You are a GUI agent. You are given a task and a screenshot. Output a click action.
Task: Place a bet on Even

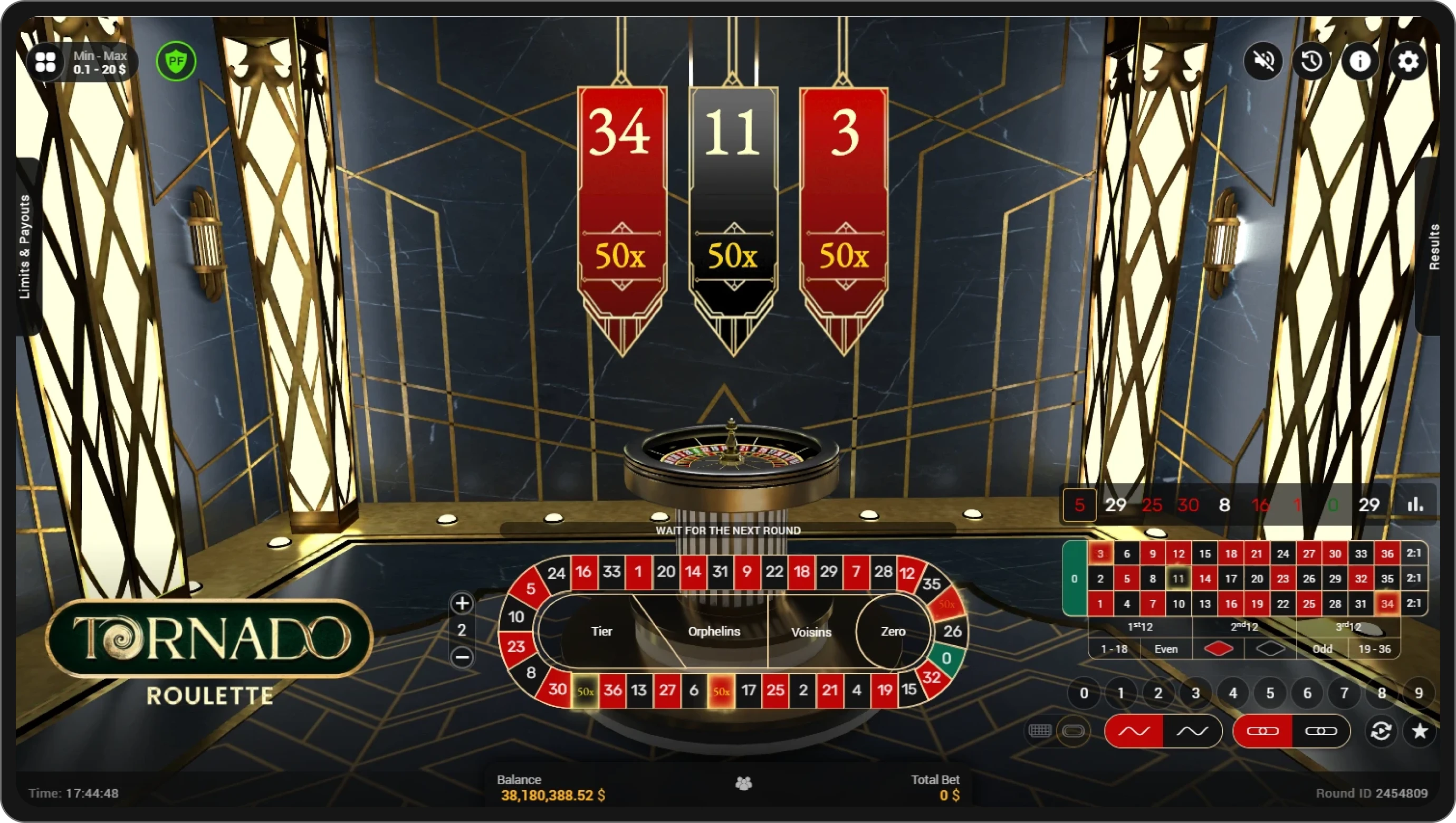pos(1166,648)
